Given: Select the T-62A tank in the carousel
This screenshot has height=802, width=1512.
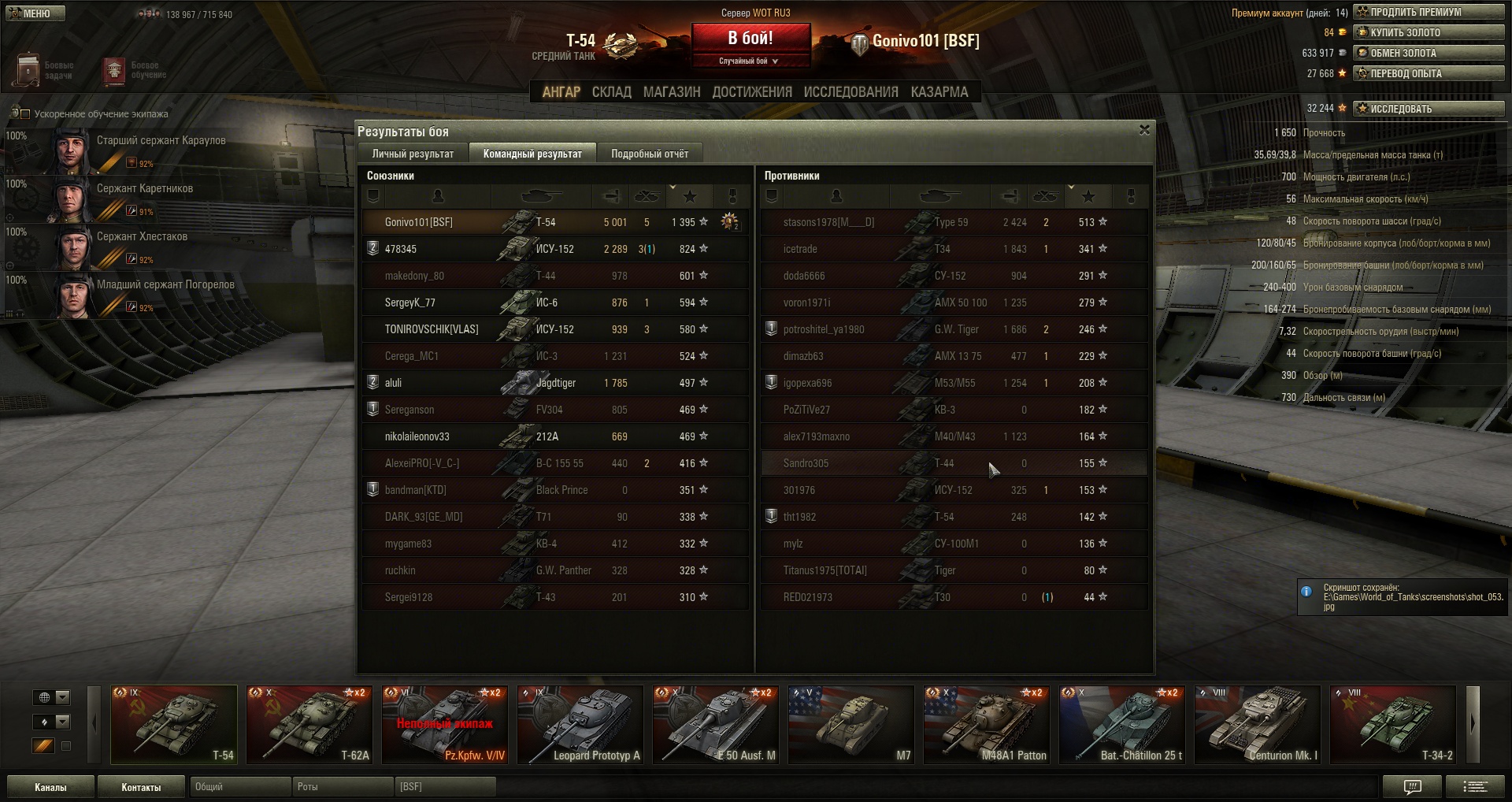Looking at the screenshot, I should click(x=309, y=725).
